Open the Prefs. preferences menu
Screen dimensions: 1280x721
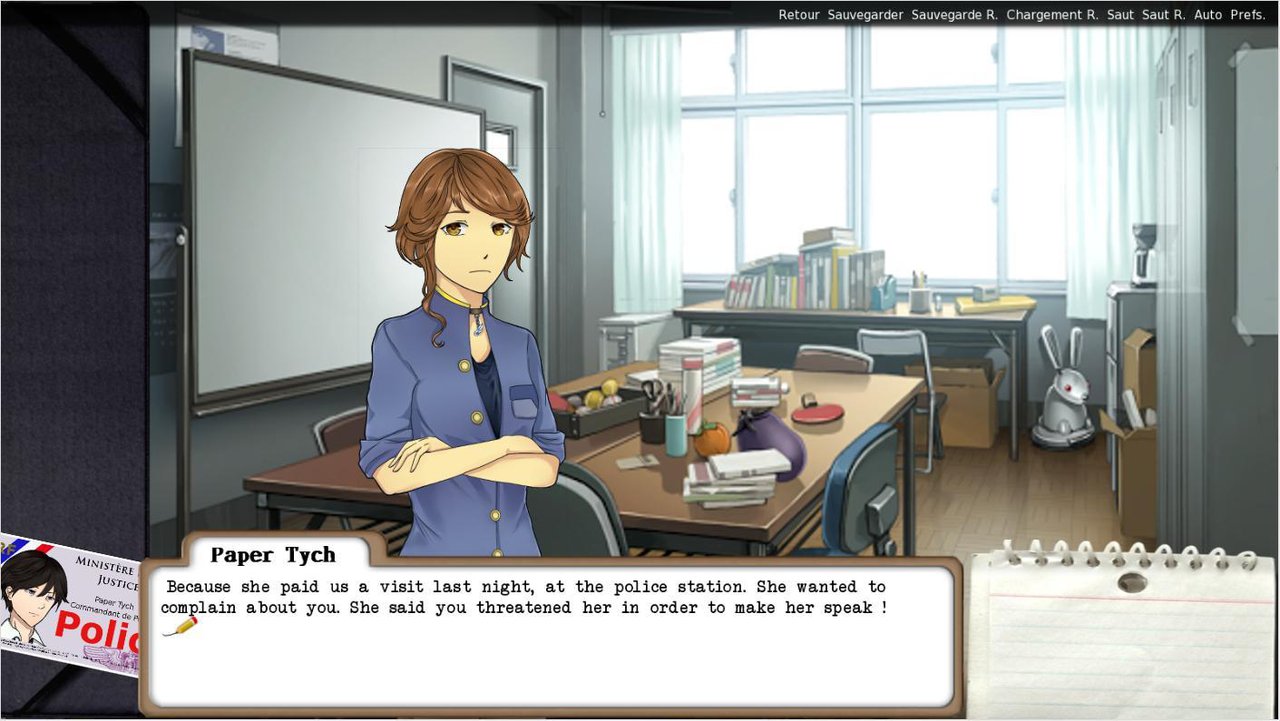[x=1248, y=15]
